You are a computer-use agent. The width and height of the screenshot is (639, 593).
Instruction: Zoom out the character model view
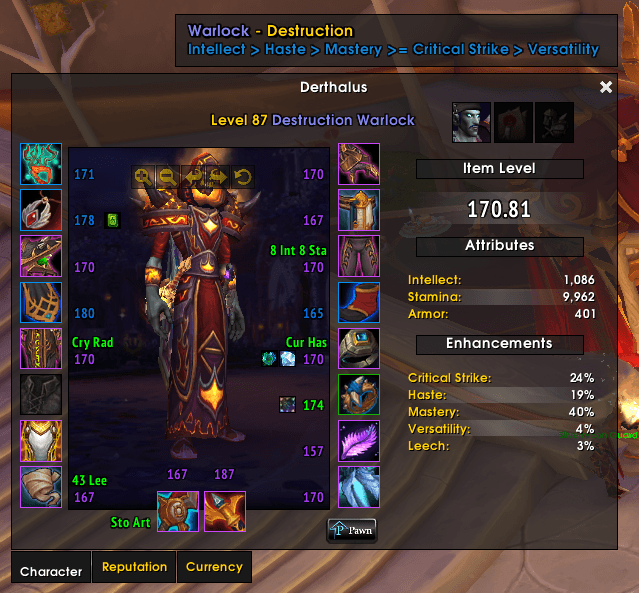pyautogui.click(x=168, y=178)
